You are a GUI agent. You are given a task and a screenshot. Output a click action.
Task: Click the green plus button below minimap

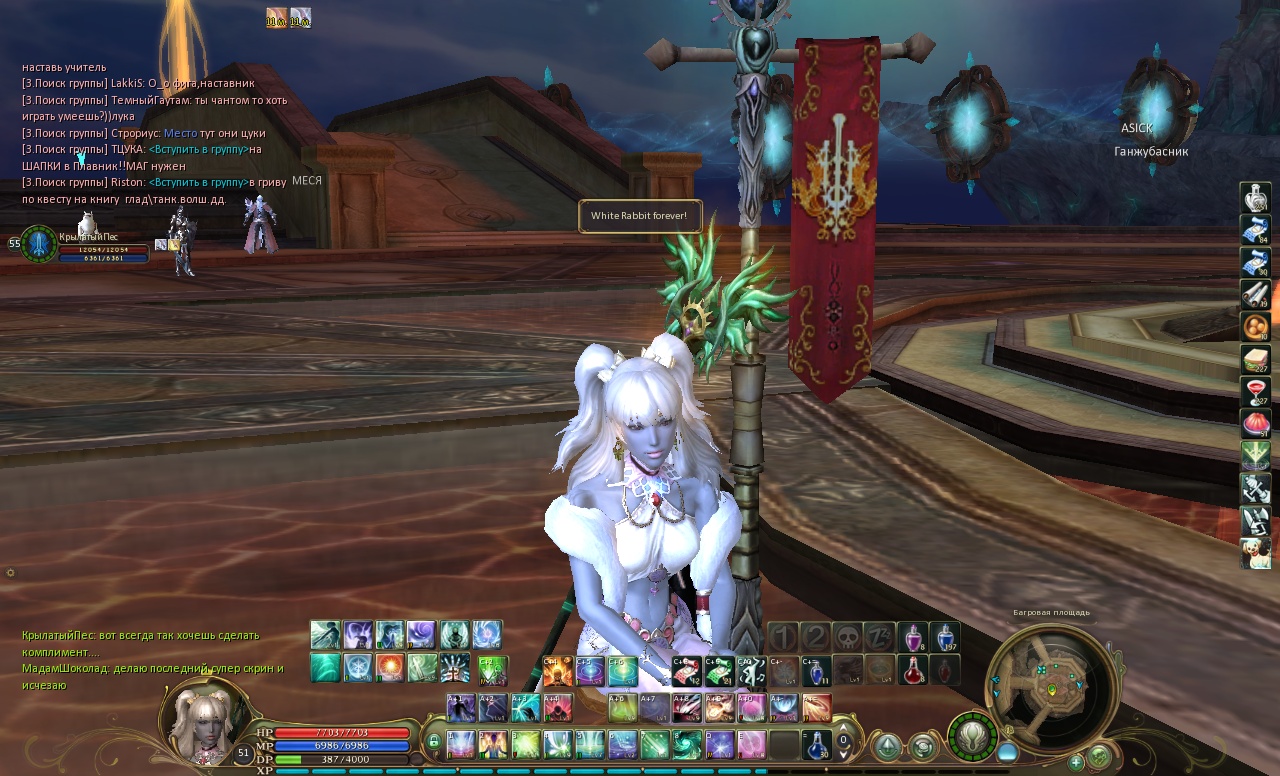[x=1076, y=762]
